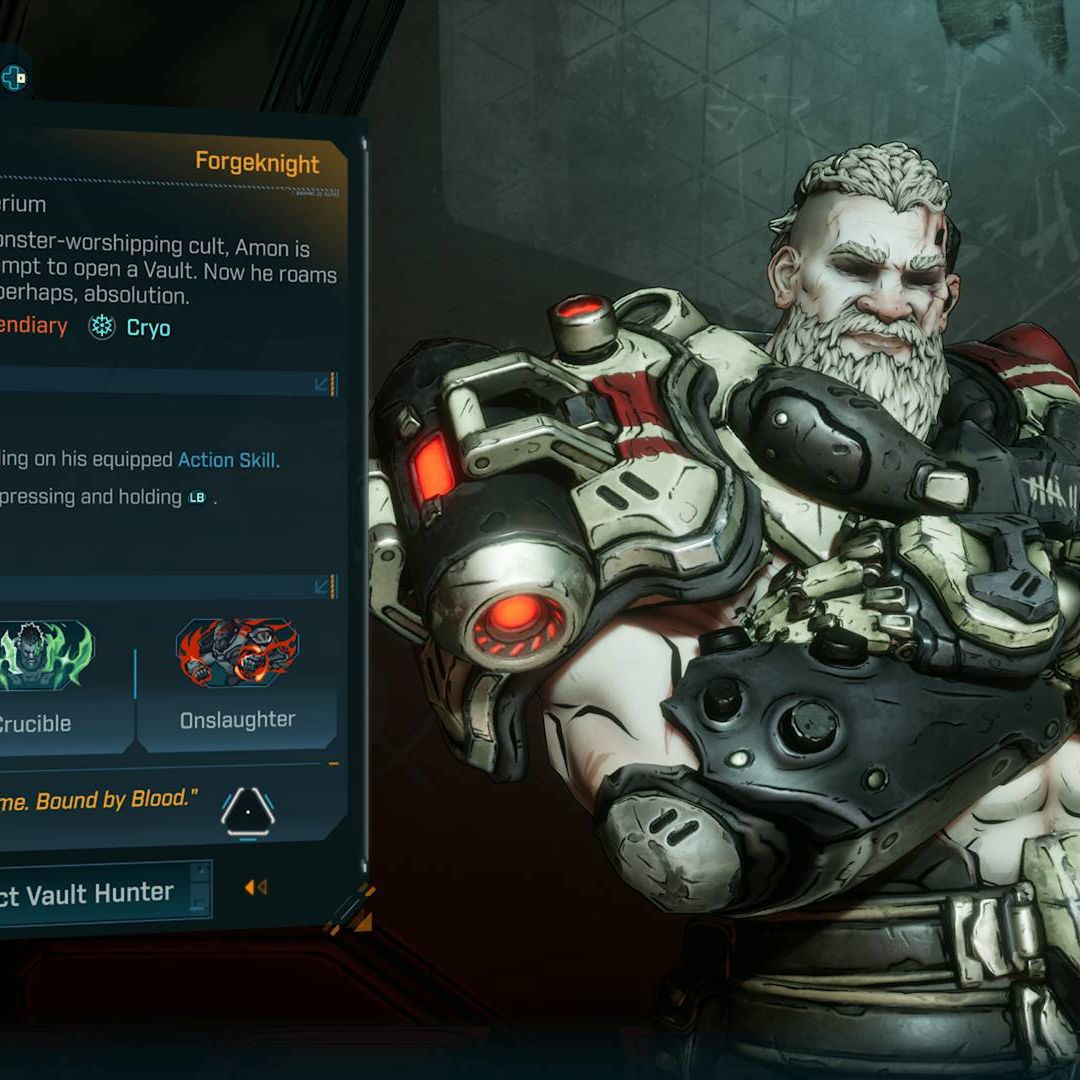The height and width of the screenshot is (1080, 1080).
Task: Click the orange double-arrow beside Select Vault Hunter
Action: 255,887
